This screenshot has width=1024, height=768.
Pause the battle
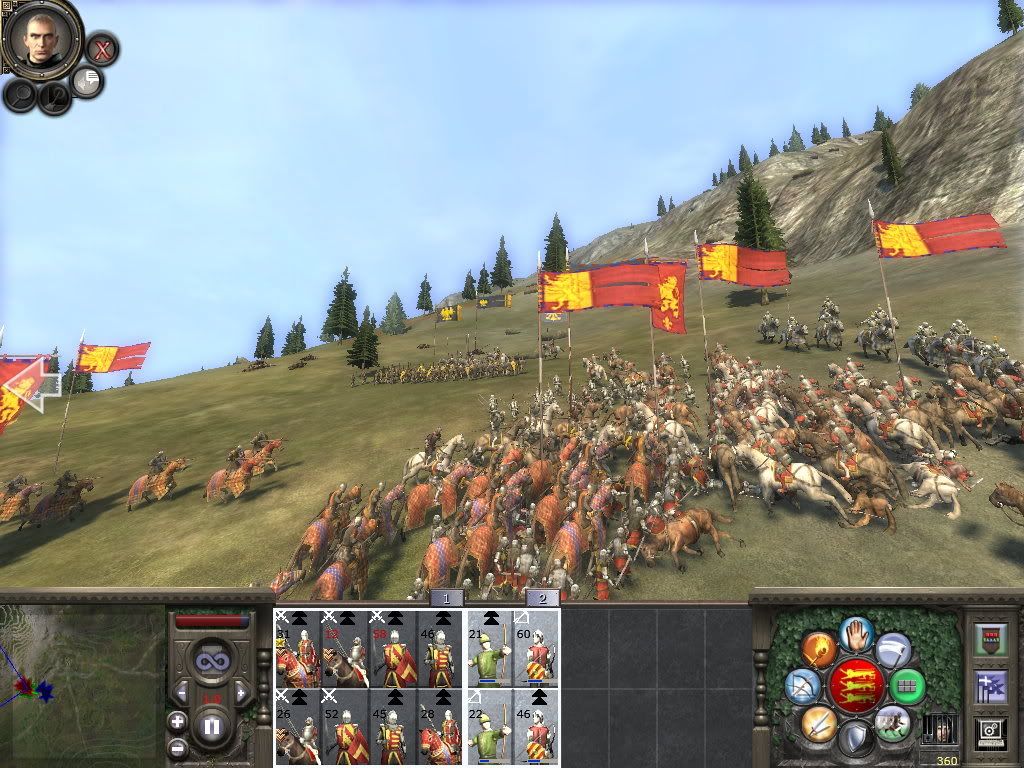click(211, 726)
